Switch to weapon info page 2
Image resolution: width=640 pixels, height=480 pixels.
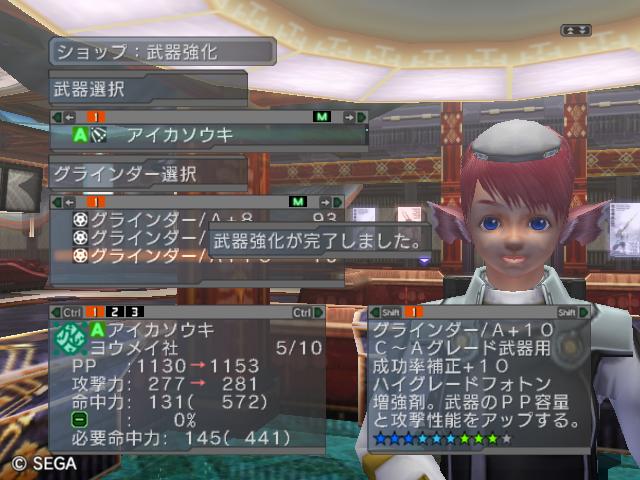pos(118,313)
